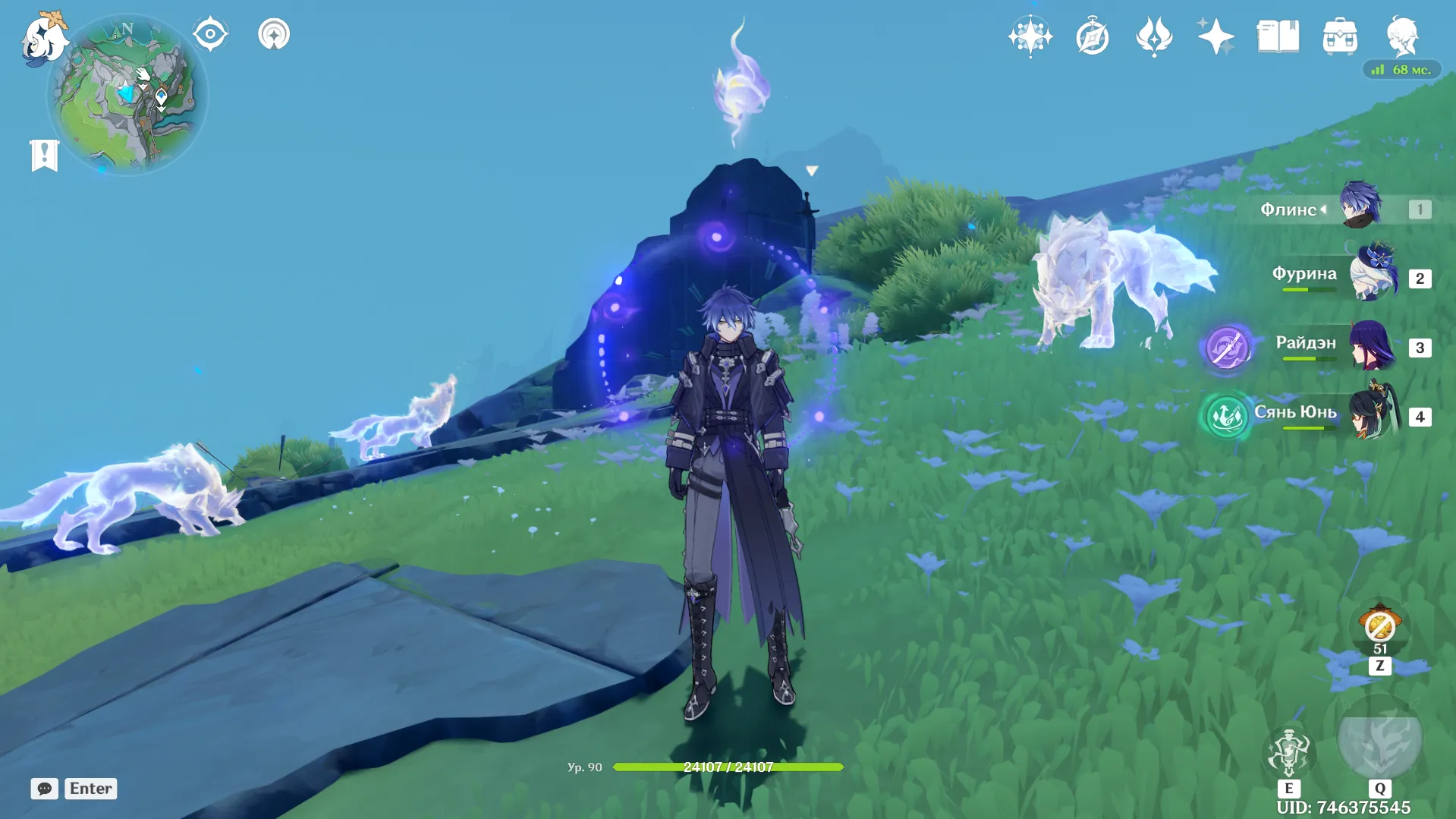
Task: Switch to party member Сянь Юнь
Action: (1373, 414)
